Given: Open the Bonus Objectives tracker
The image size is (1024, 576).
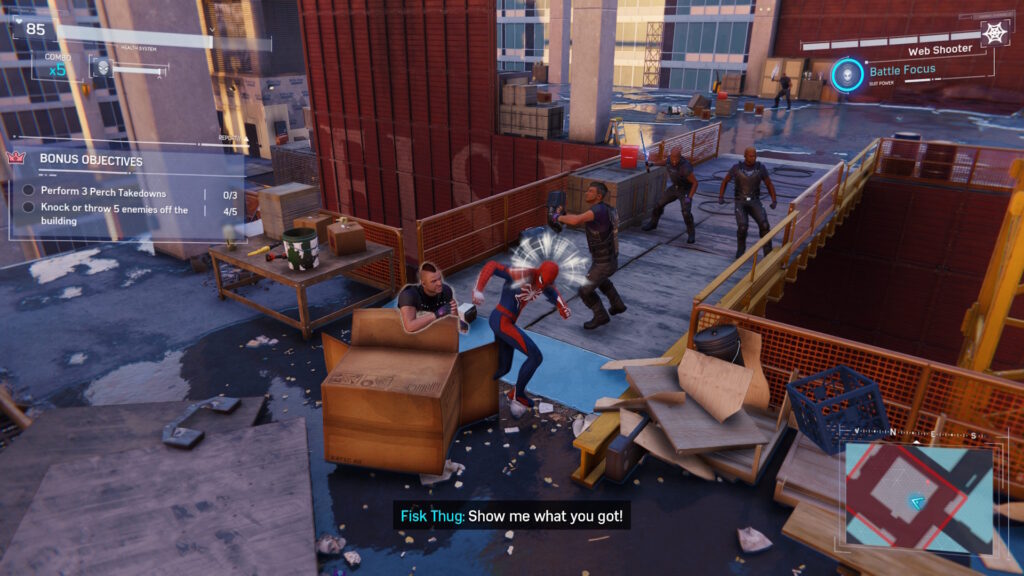Looking at the screenshot, I should [90, 160].
